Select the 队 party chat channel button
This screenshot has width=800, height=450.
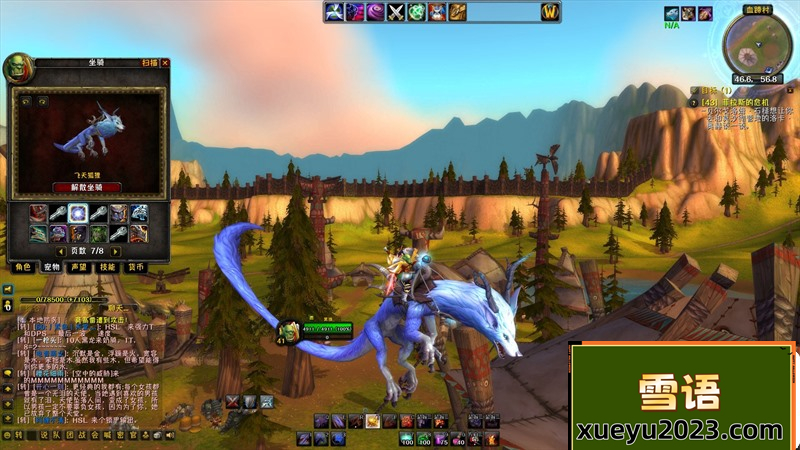pos(57,436)
